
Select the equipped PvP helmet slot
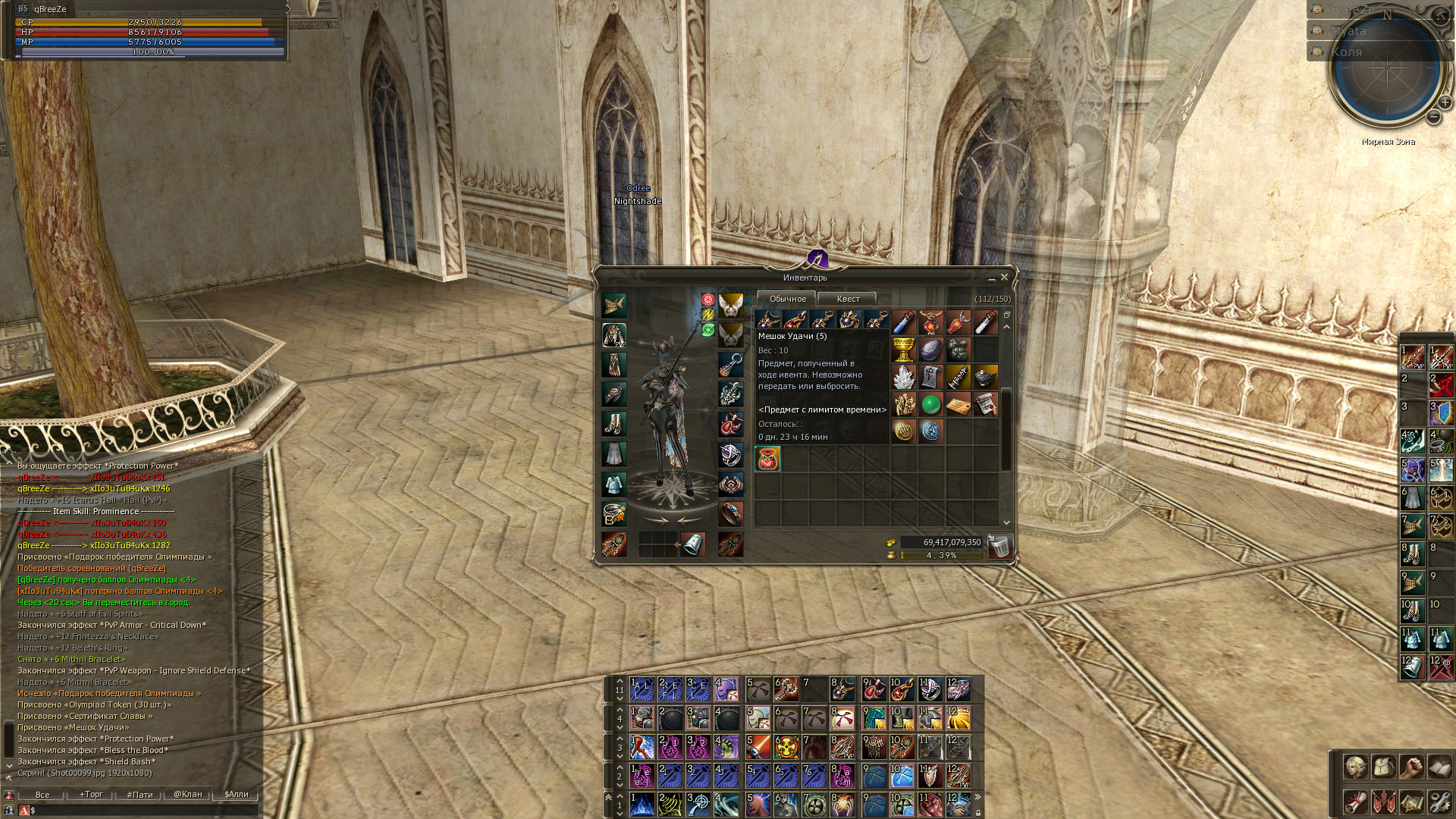[614, 335]
